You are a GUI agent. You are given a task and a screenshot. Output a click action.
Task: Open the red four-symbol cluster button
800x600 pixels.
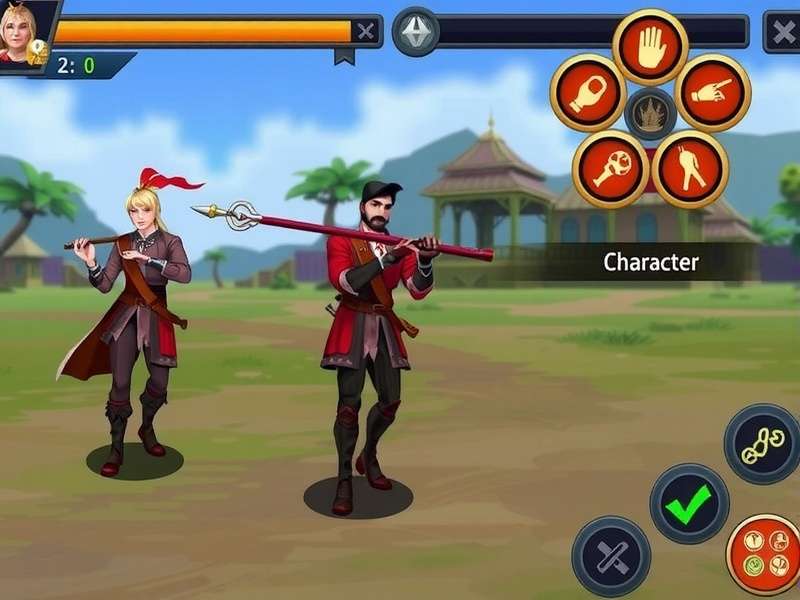click(x=765, y=554)
